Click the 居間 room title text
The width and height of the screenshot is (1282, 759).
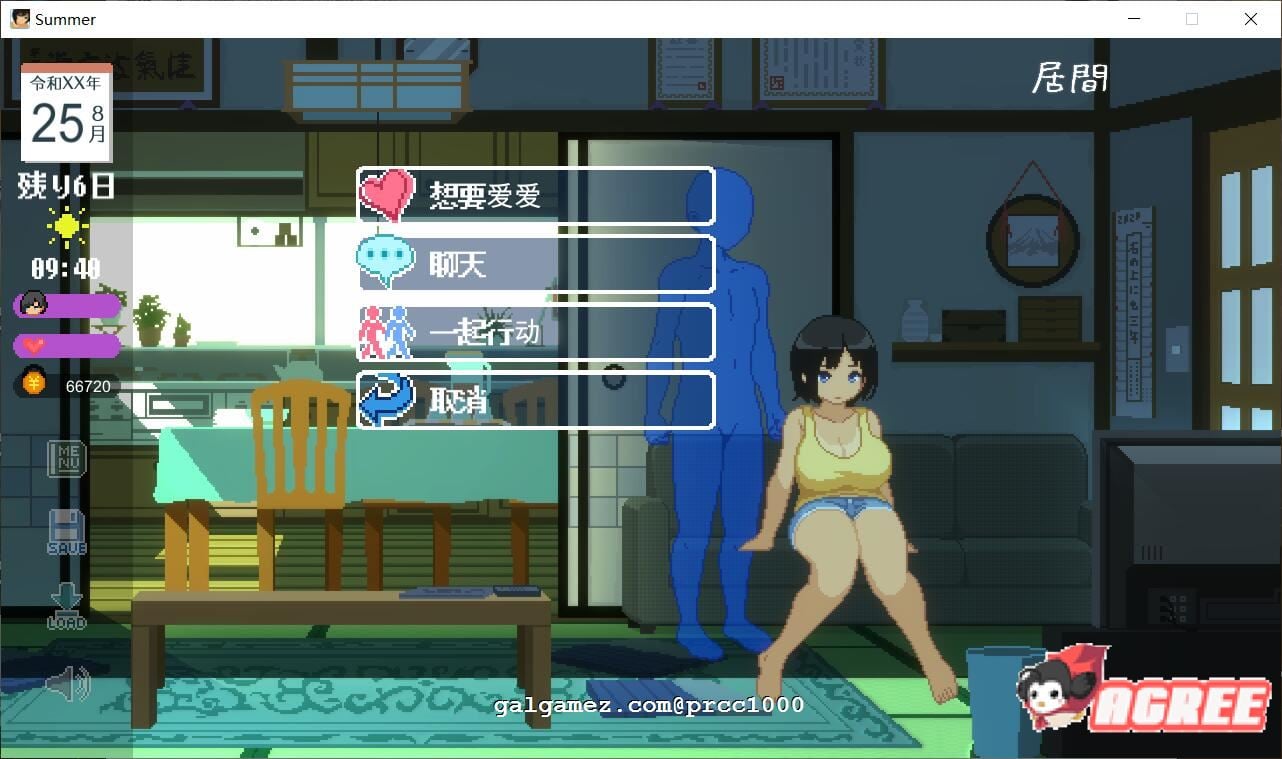tap(1070, 77)
